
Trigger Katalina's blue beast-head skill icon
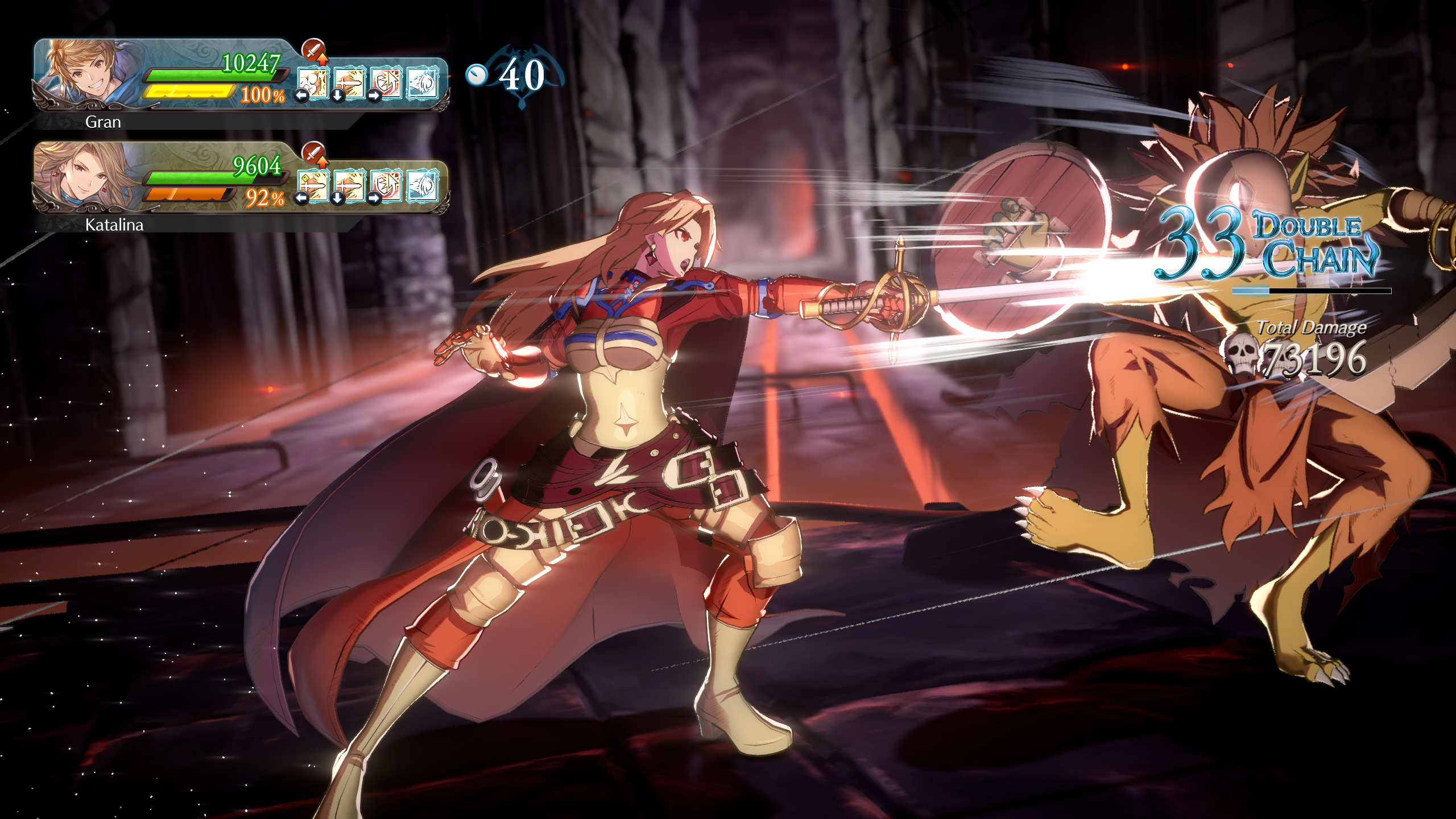pos(423,186)
